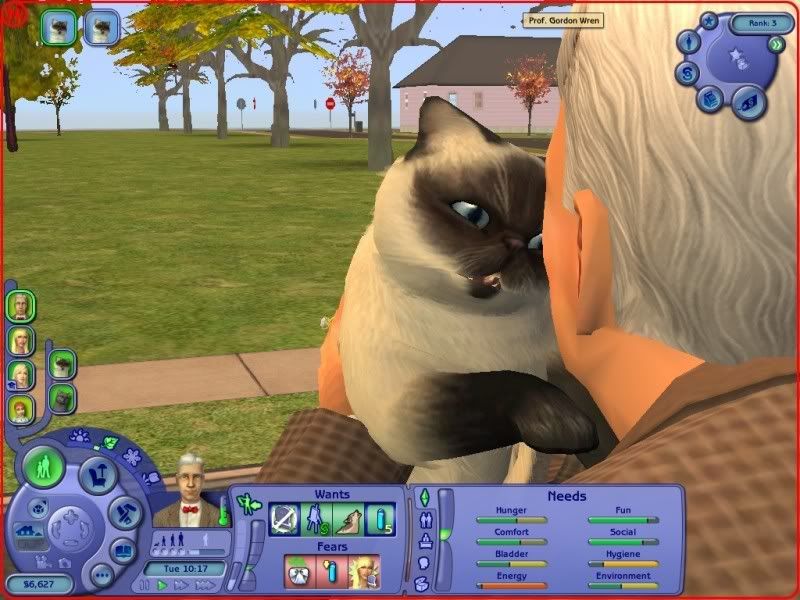Screen dimensions: 800x600
Task: Pause the game with the pause button
Action: pos(145,584)
